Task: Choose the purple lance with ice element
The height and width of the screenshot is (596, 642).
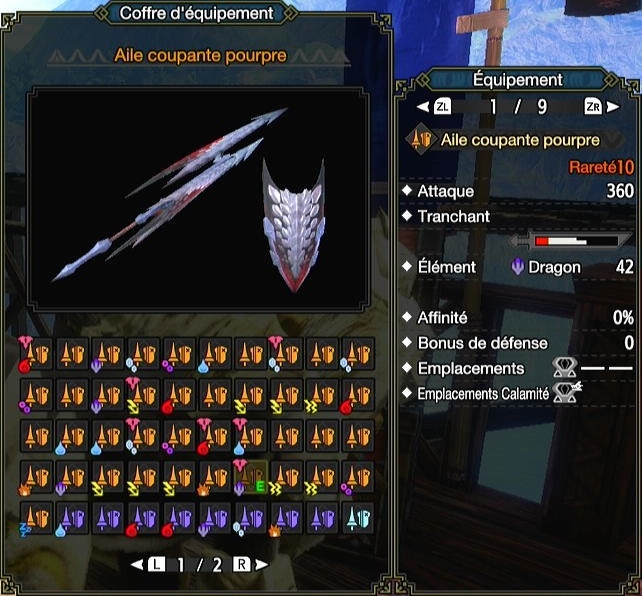Action: tap(249, 517)
